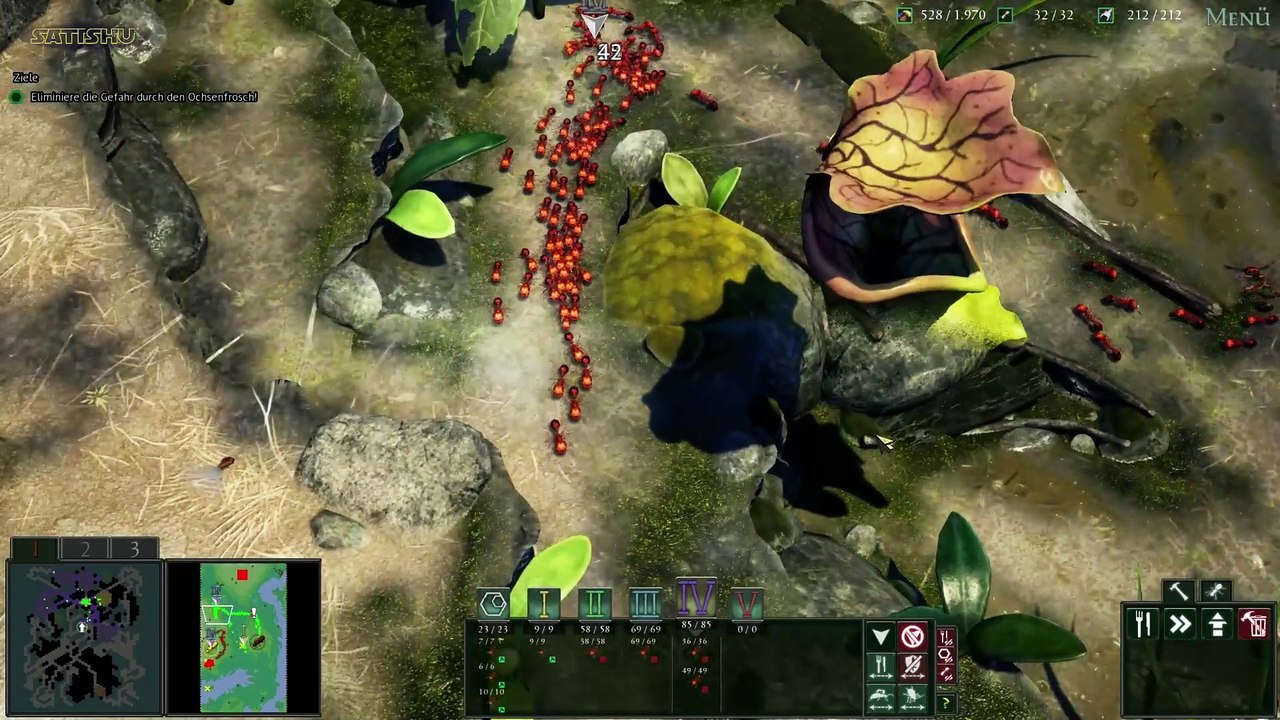
Task: Click the fork and knife build button
Action: [1143, 624]
